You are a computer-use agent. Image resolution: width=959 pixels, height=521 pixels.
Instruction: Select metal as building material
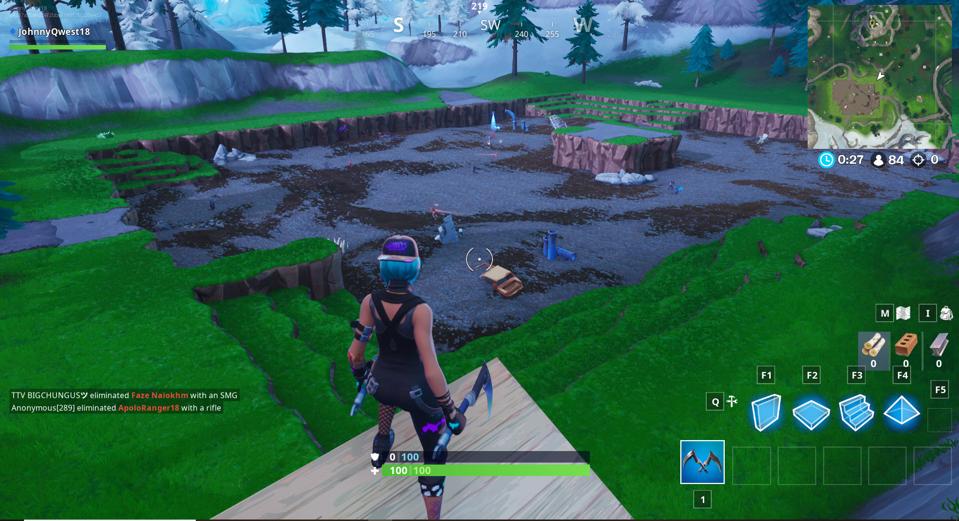[x=938, y=346]
